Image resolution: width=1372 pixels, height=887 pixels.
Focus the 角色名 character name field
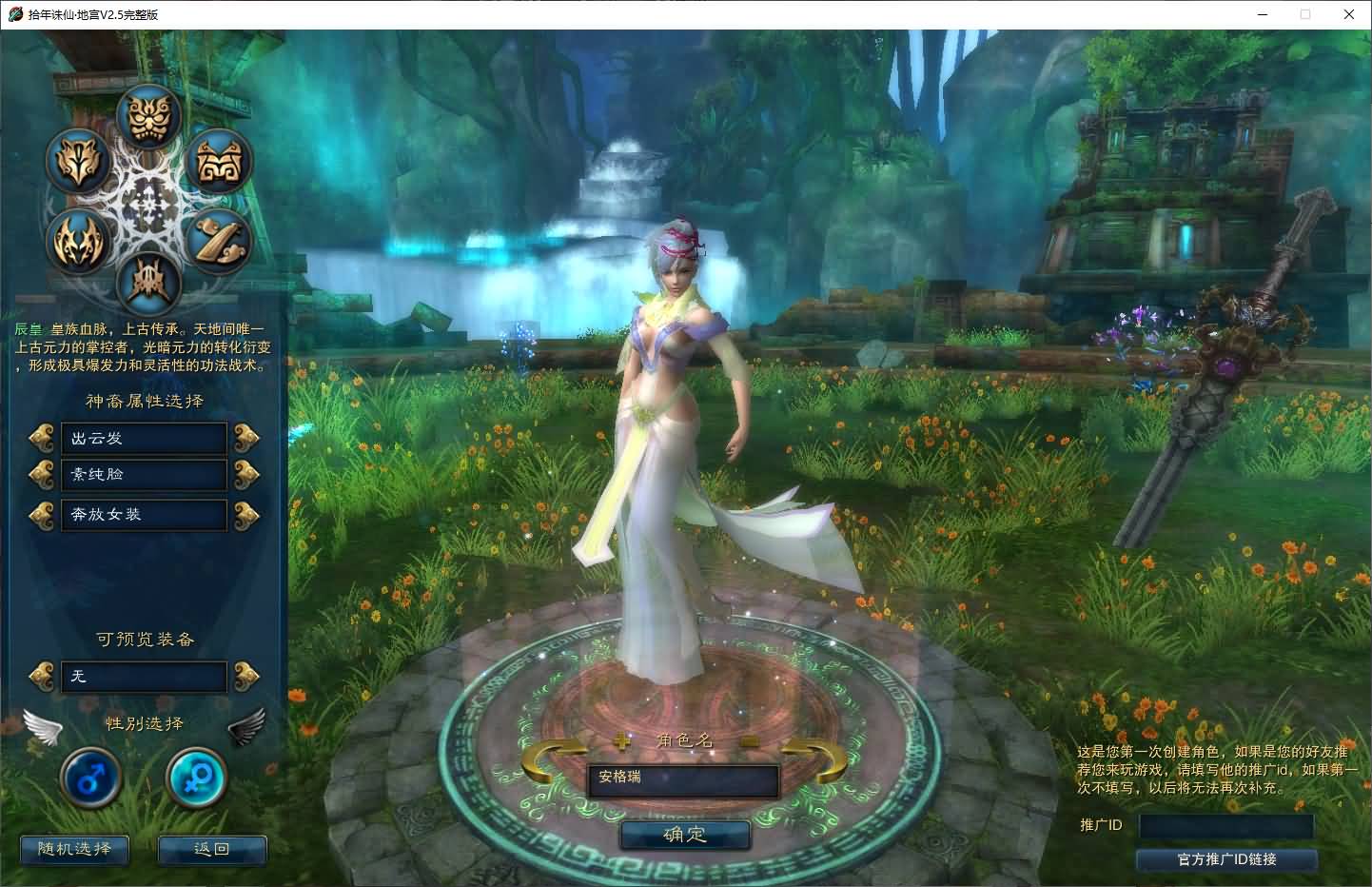tap(682, 779)
